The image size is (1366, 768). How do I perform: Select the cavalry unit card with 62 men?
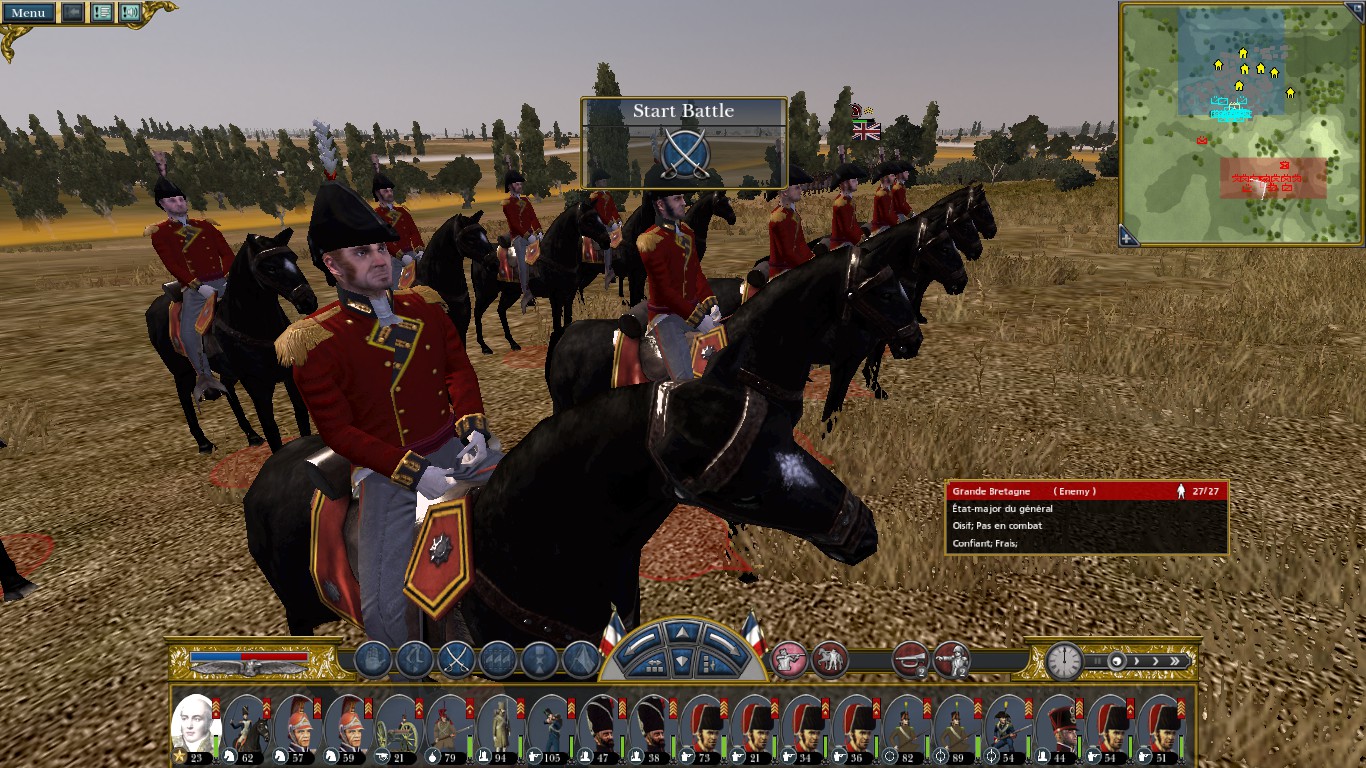(x=246, y=726)
